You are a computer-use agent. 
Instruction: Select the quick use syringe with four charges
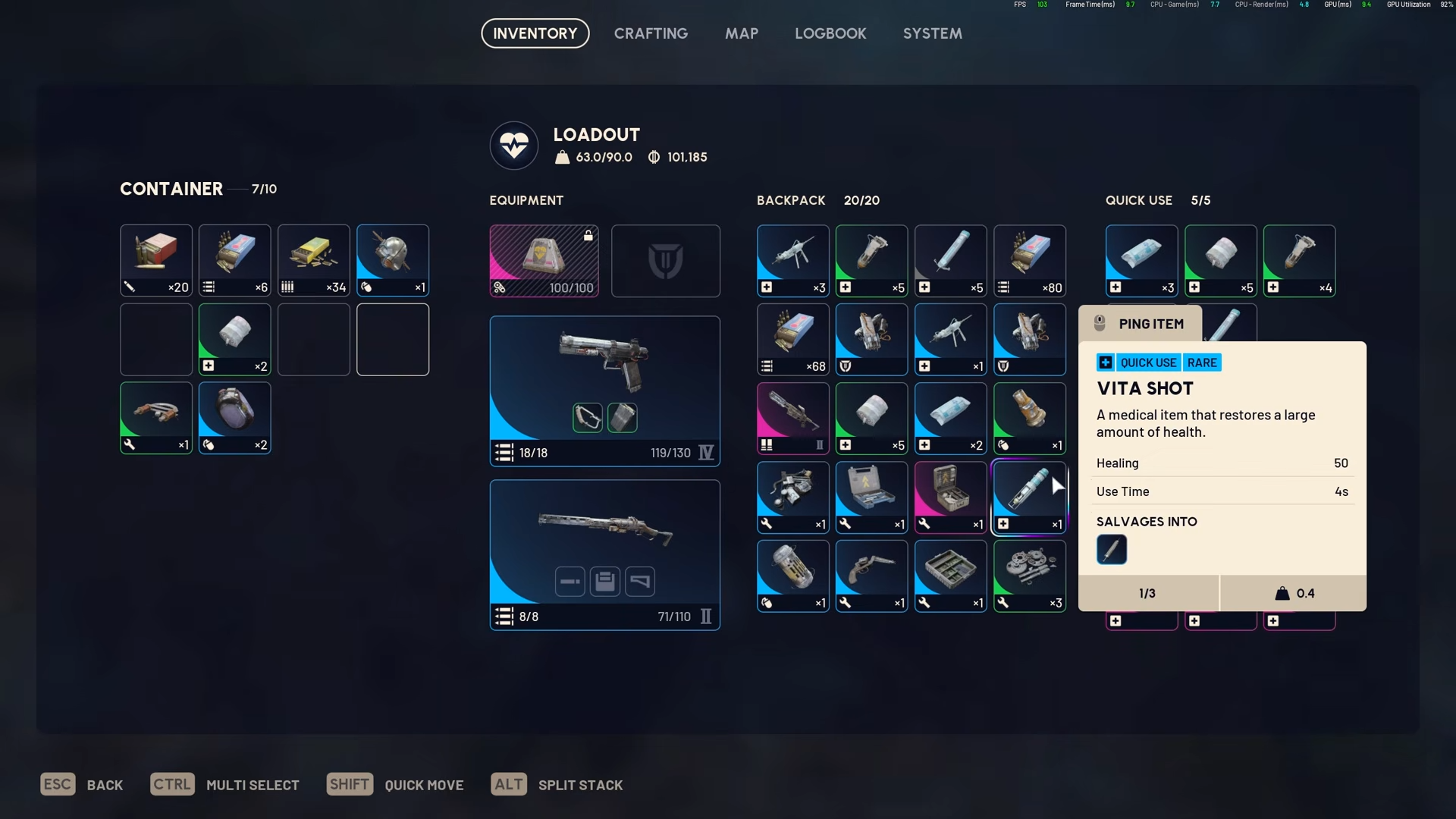click(1299, 260)
